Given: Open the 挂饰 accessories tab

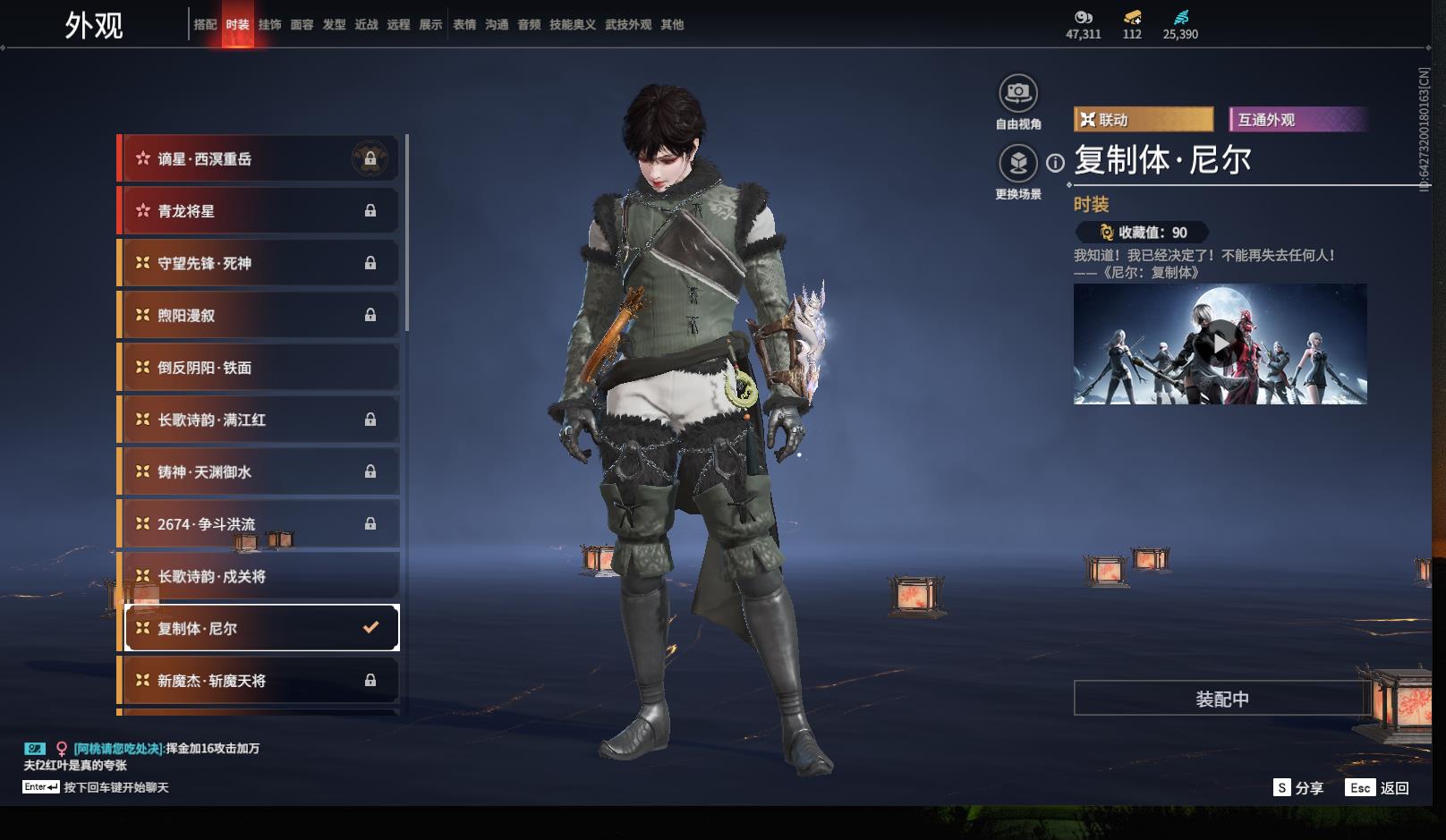Looking at the screenshot, I should pyautogui.click(x=269, y=25).
